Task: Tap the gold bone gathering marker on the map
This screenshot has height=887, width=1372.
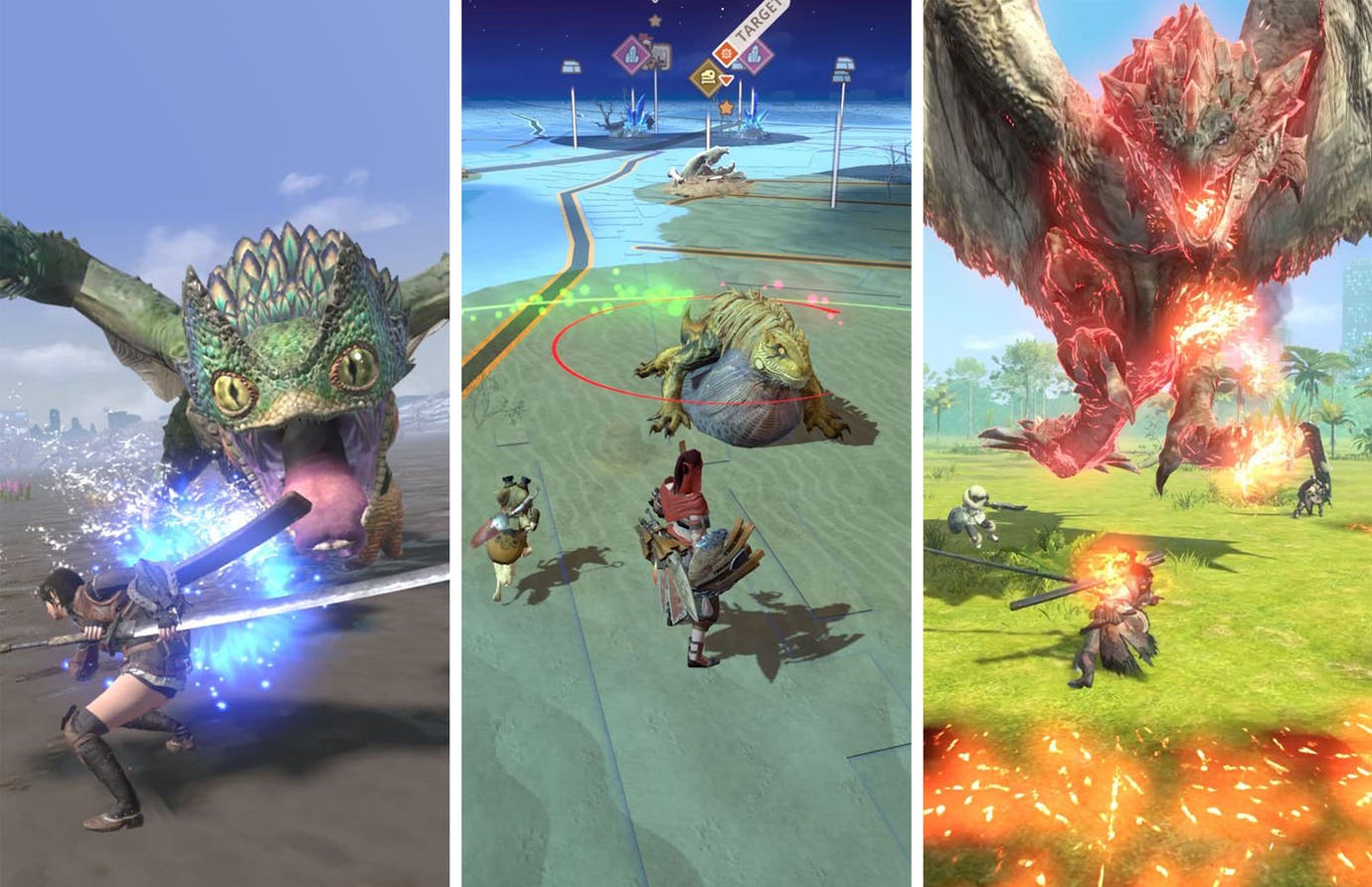Action: point(707,78)
